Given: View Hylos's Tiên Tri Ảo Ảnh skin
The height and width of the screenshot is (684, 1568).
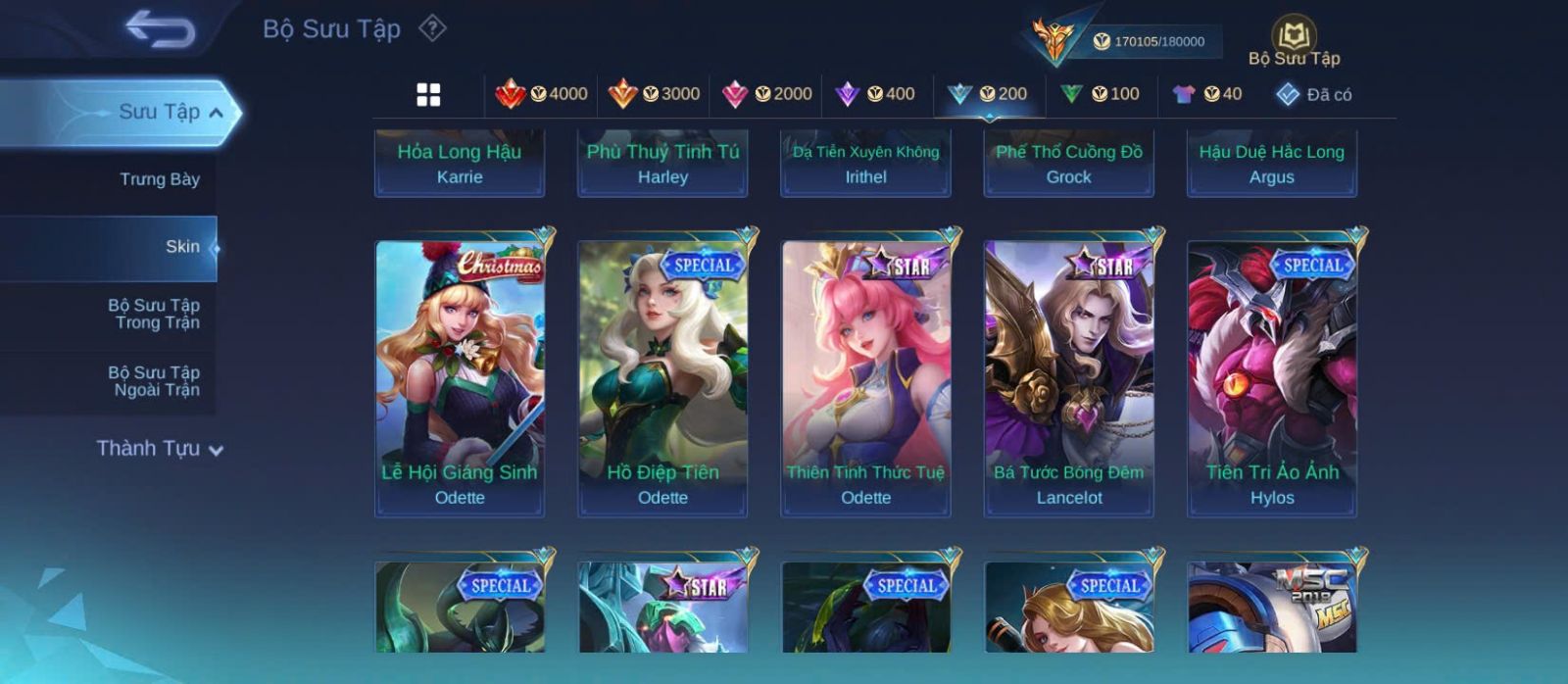Looking at the screenshot, I should [x=1272, y=377].
